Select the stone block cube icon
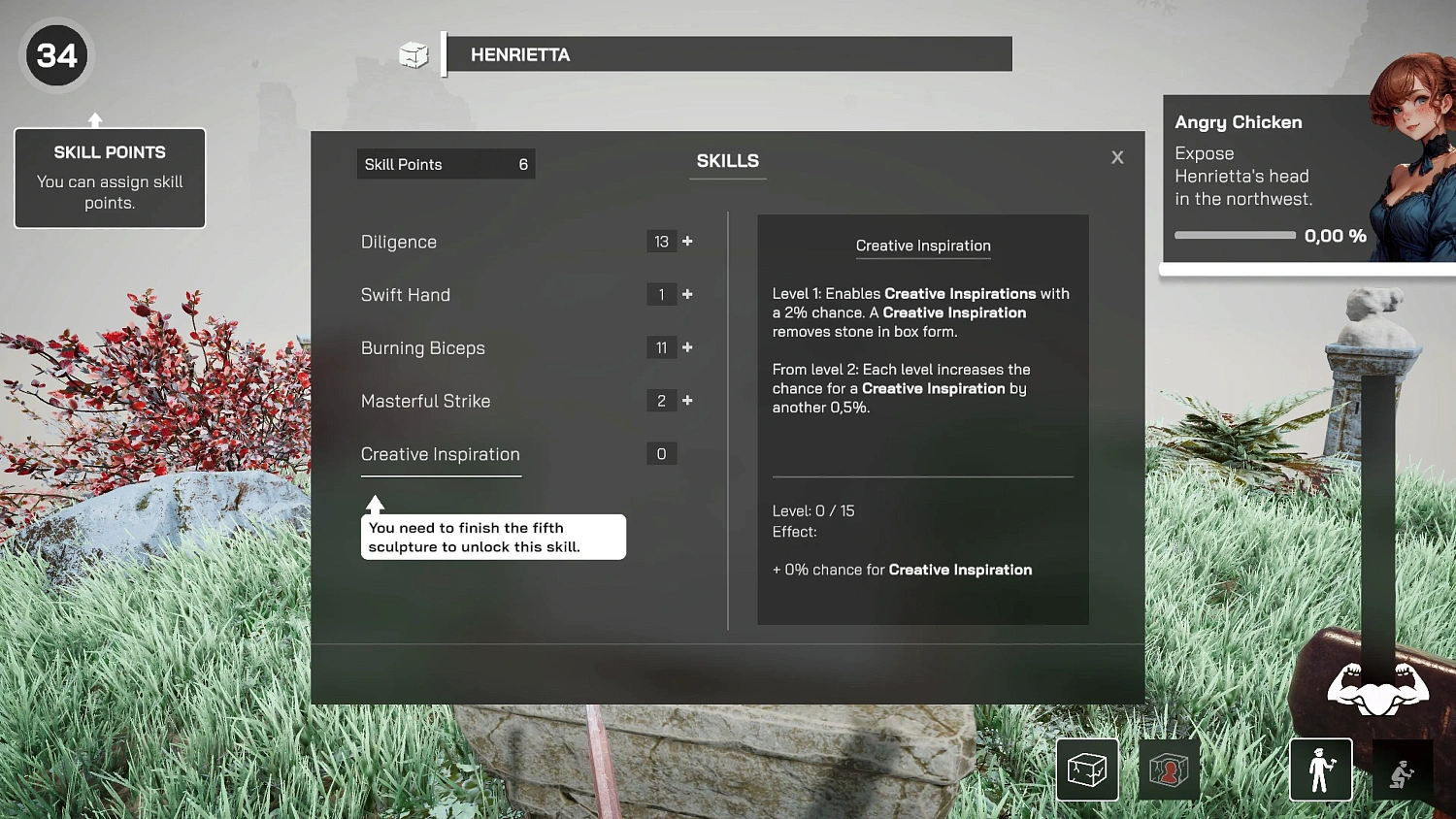1456x819 pixels. 1086,769
